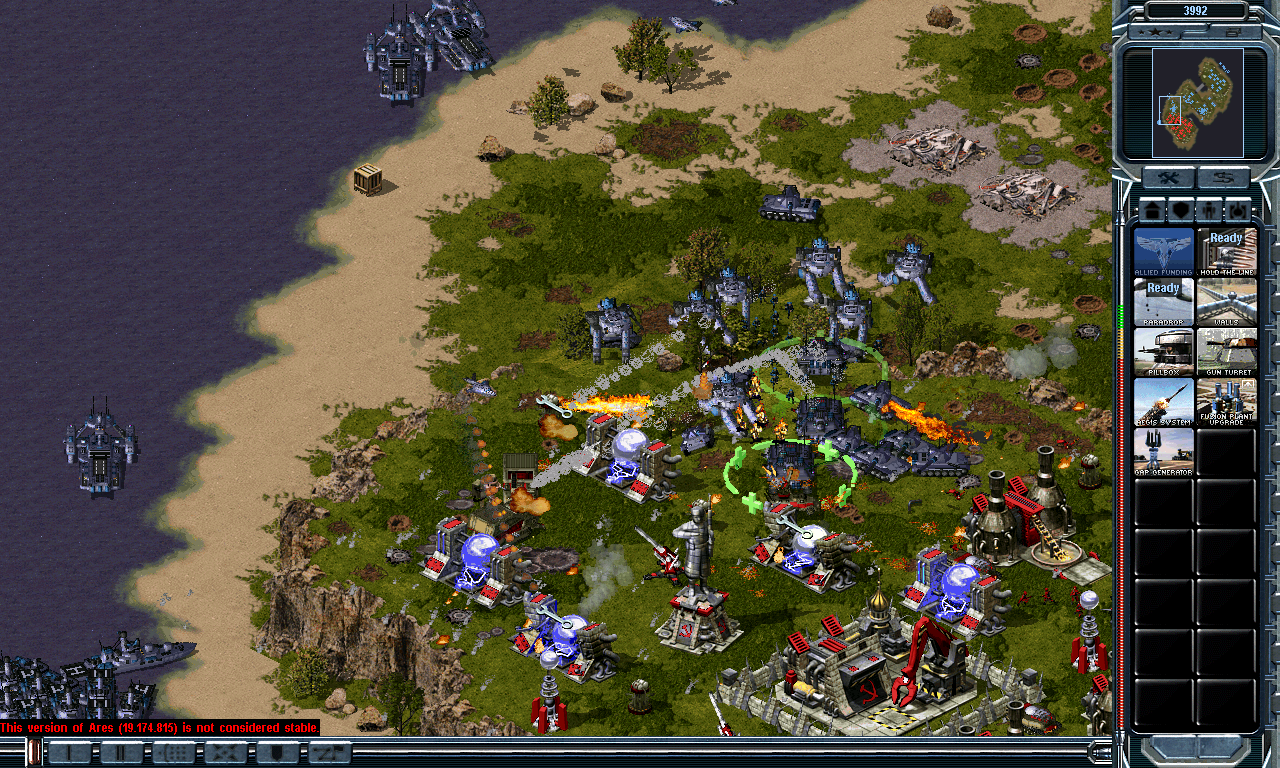
Task: Activate the ready Hold the Line power
Action: point(1226,251)
